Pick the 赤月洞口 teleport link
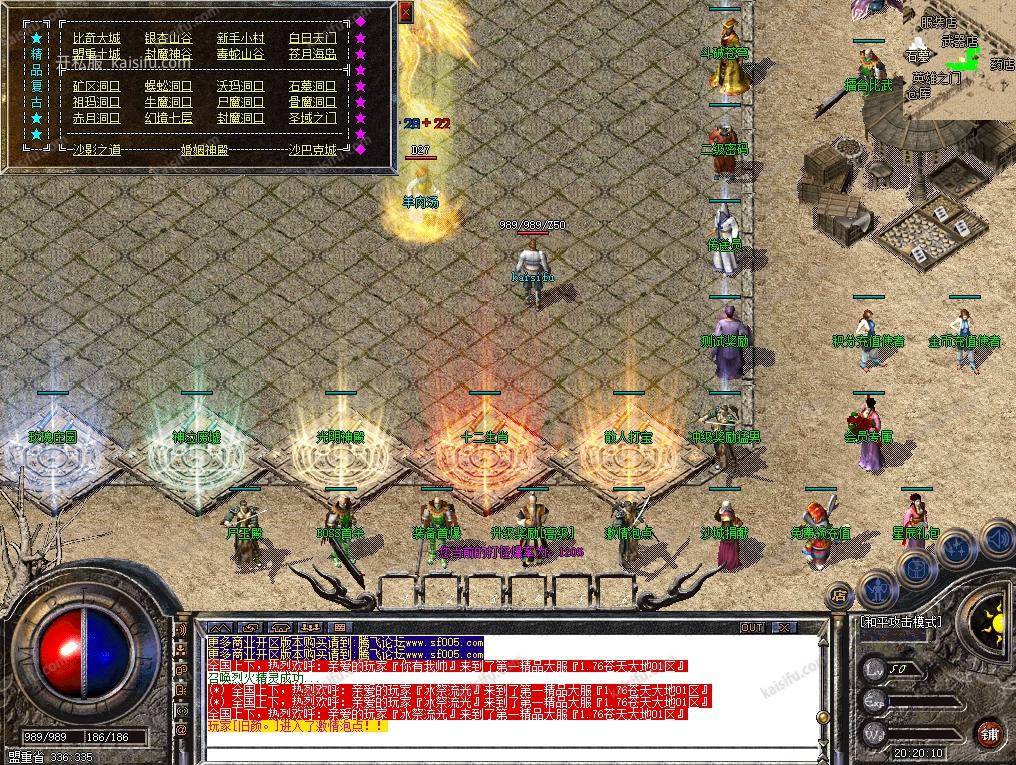Viewport: 1016px width, 765px height. [96, 118]
